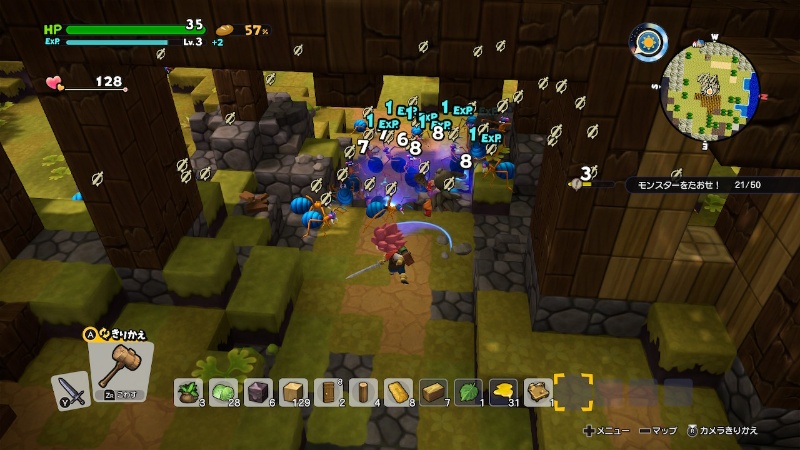Click the sun day-night clock icon
The width and height of the screenshot is (800, 450).
[649, 42]
